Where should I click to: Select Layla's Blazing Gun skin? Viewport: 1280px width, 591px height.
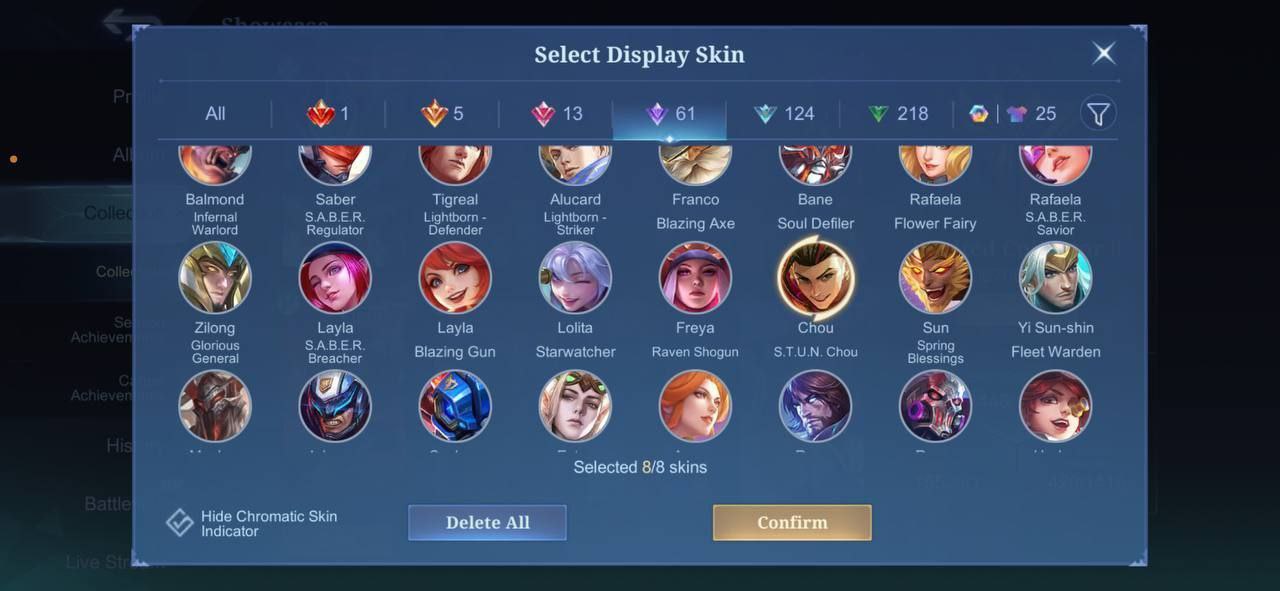click(x=455, y=278)
